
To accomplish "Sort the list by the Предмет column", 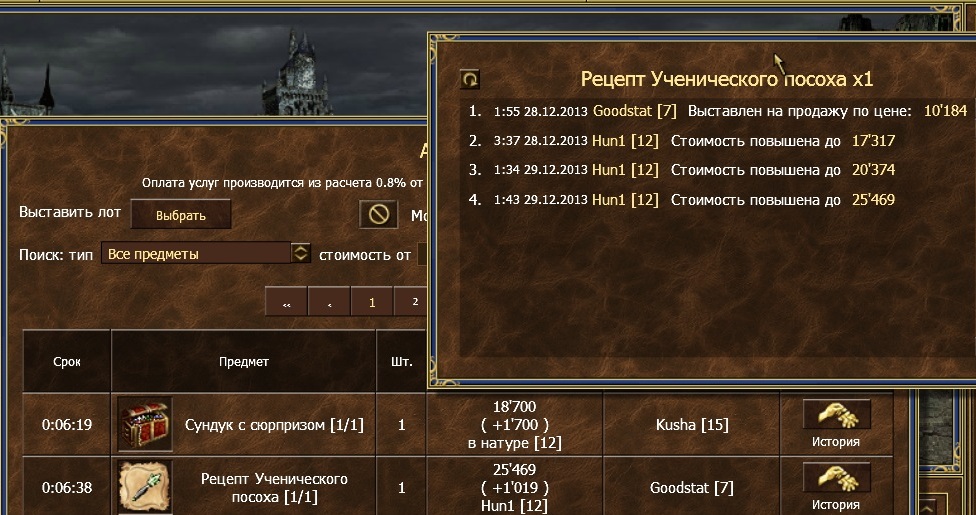I will click(244, 362).
